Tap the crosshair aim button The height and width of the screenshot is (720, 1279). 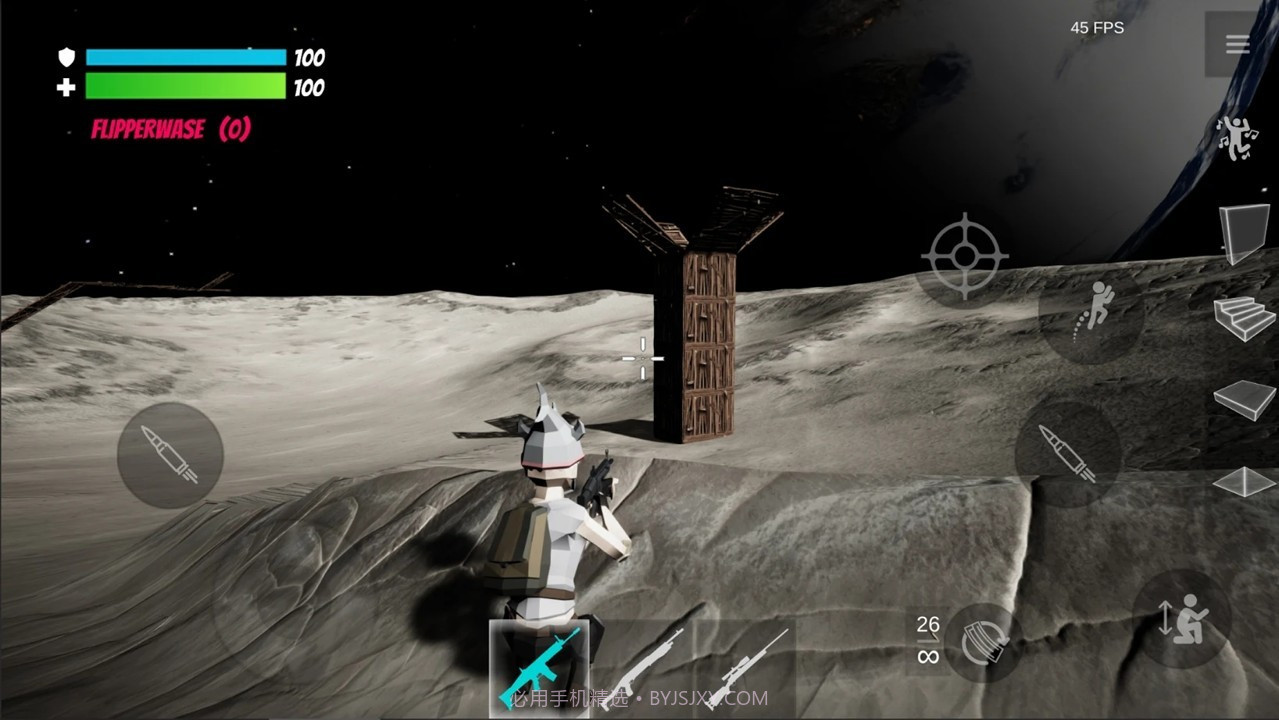pyautogui.click(x=964, y=256)
